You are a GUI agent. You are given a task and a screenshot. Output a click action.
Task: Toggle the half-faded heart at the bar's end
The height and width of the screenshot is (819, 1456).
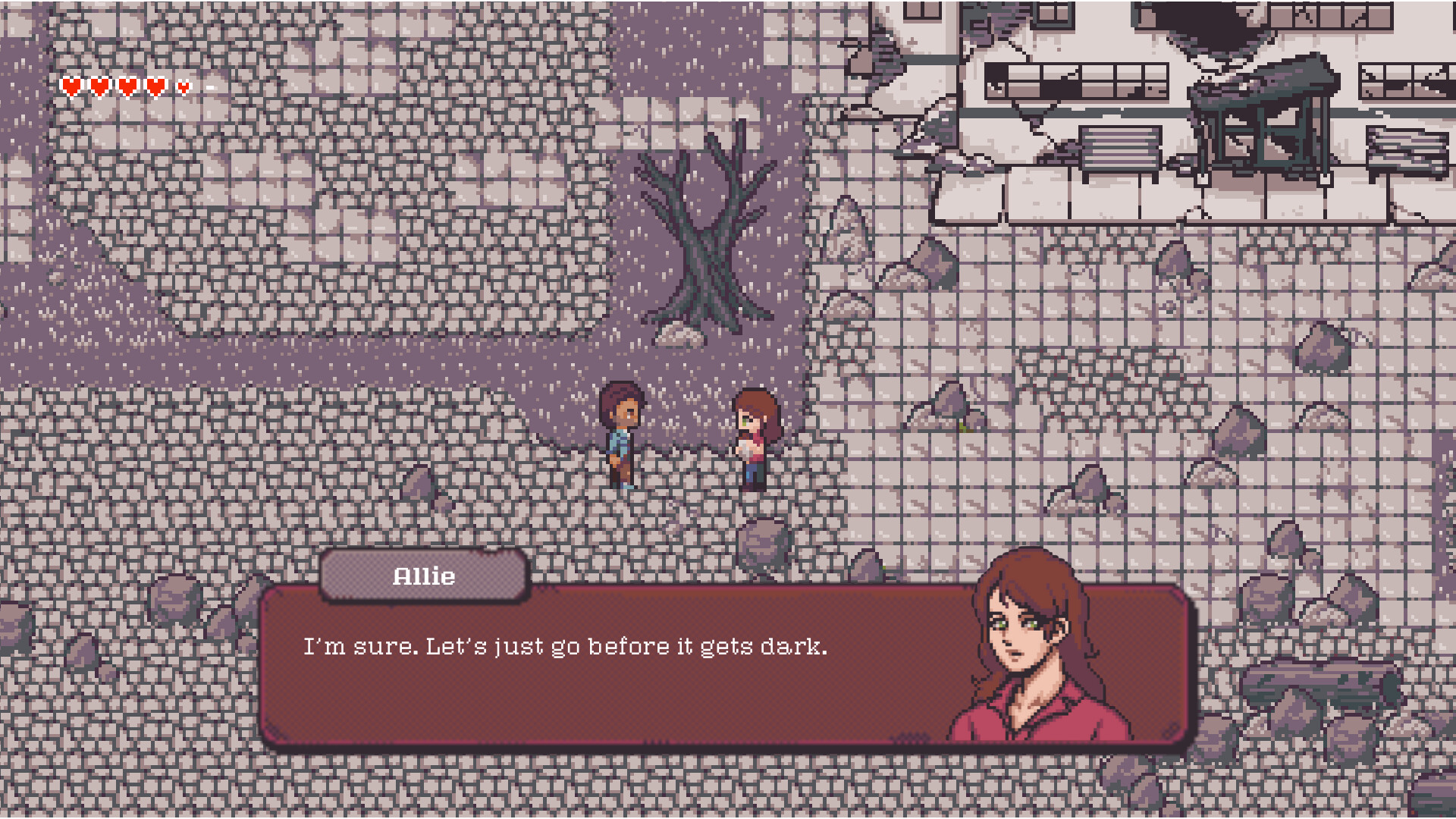point(183,86)
